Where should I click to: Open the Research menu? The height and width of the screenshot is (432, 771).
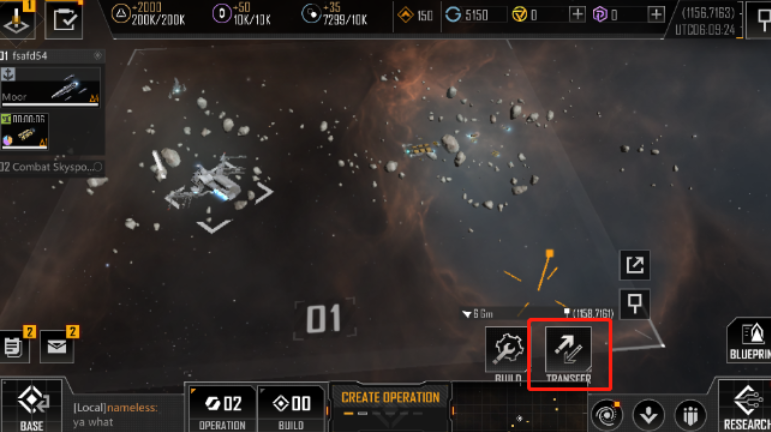tap(747, 405)
